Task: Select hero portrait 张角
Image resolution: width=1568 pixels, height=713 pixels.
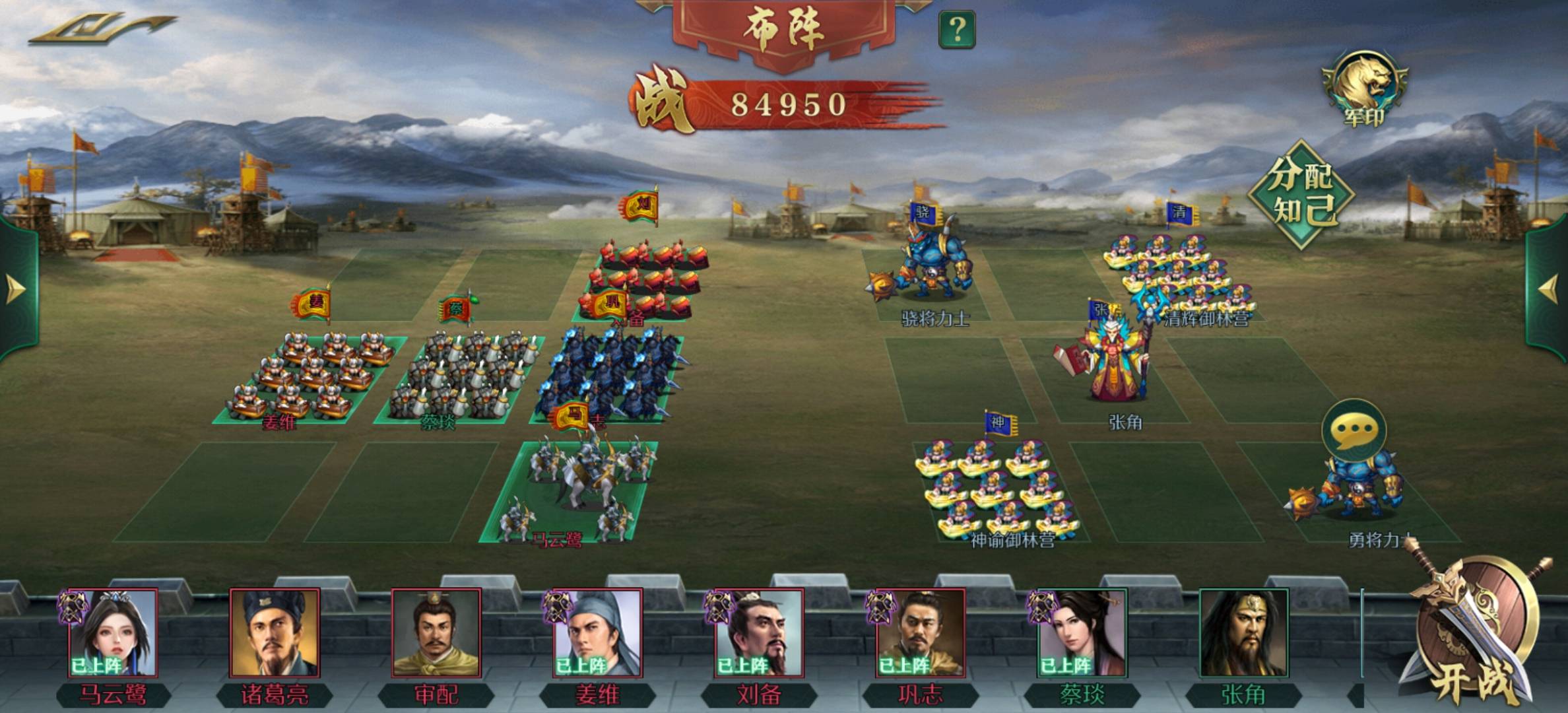Action: coord(1243,632)
